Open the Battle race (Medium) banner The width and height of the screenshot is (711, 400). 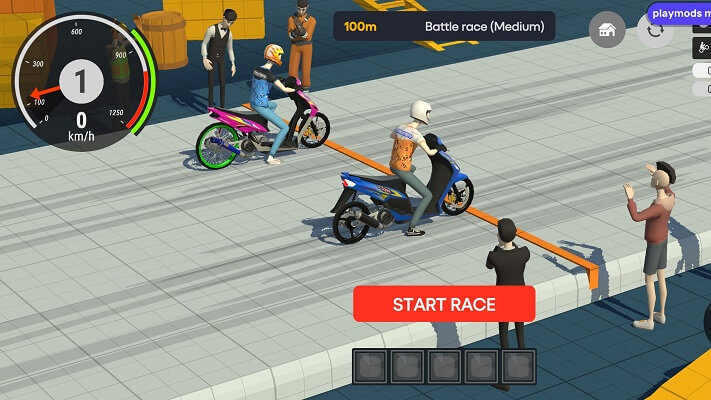(444, 26)
